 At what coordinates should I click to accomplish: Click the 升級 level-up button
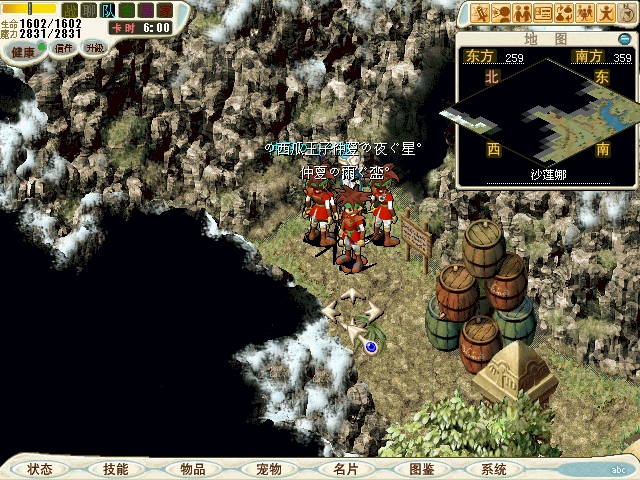pos(94,48)
